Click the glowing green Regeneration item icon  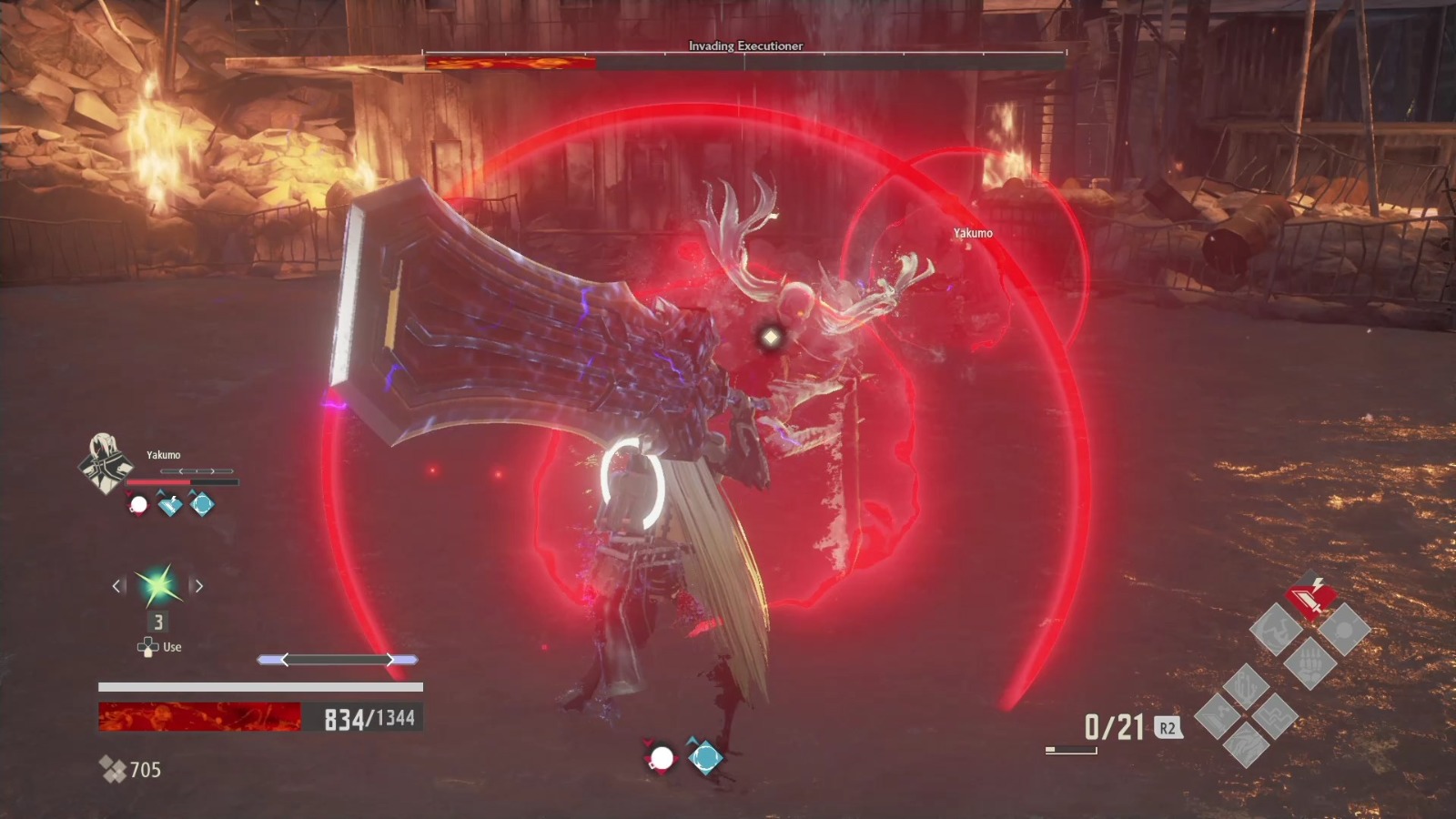pos(160,585)
